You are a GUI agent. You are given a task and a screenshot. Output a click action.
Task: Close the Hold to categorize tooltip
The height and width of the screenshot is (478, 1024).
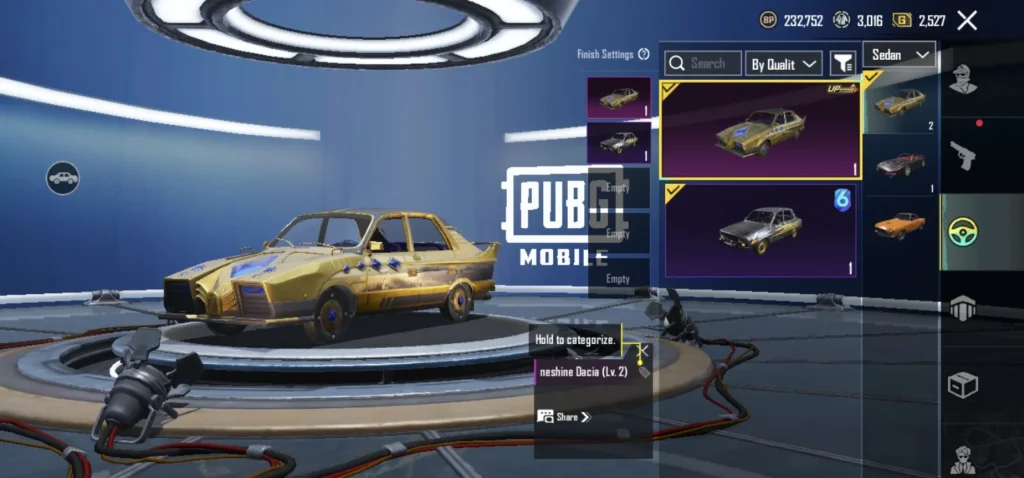pos(644,351)
